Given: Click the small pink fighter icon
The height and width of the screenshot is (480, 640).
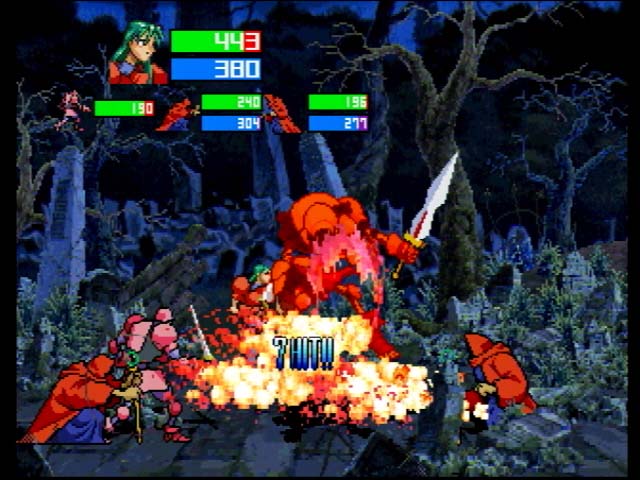Looking at the screenshot, I should pyautogui.click(x=72, y=109).
